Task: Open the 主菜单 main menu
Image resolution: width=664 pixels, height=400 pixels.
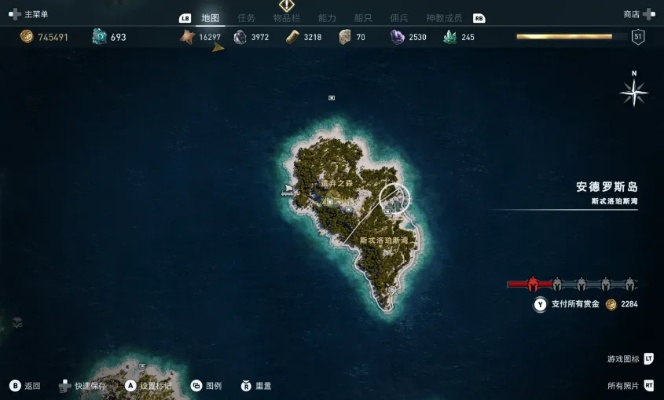Action: tap(28, 14)
